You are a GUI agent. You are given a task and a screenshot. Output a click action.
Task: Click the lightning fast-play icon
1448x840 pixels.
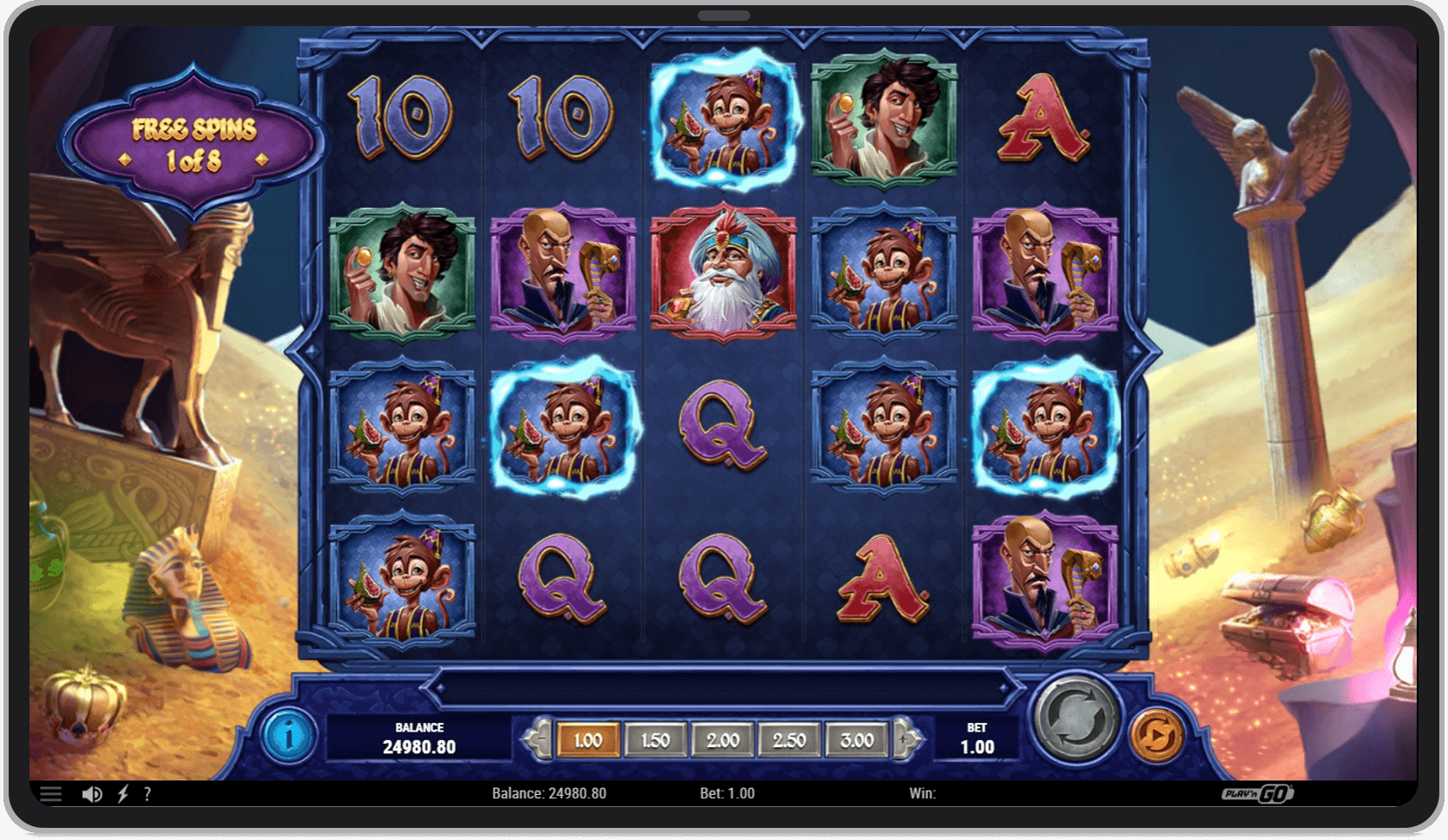tap(123, 792)
